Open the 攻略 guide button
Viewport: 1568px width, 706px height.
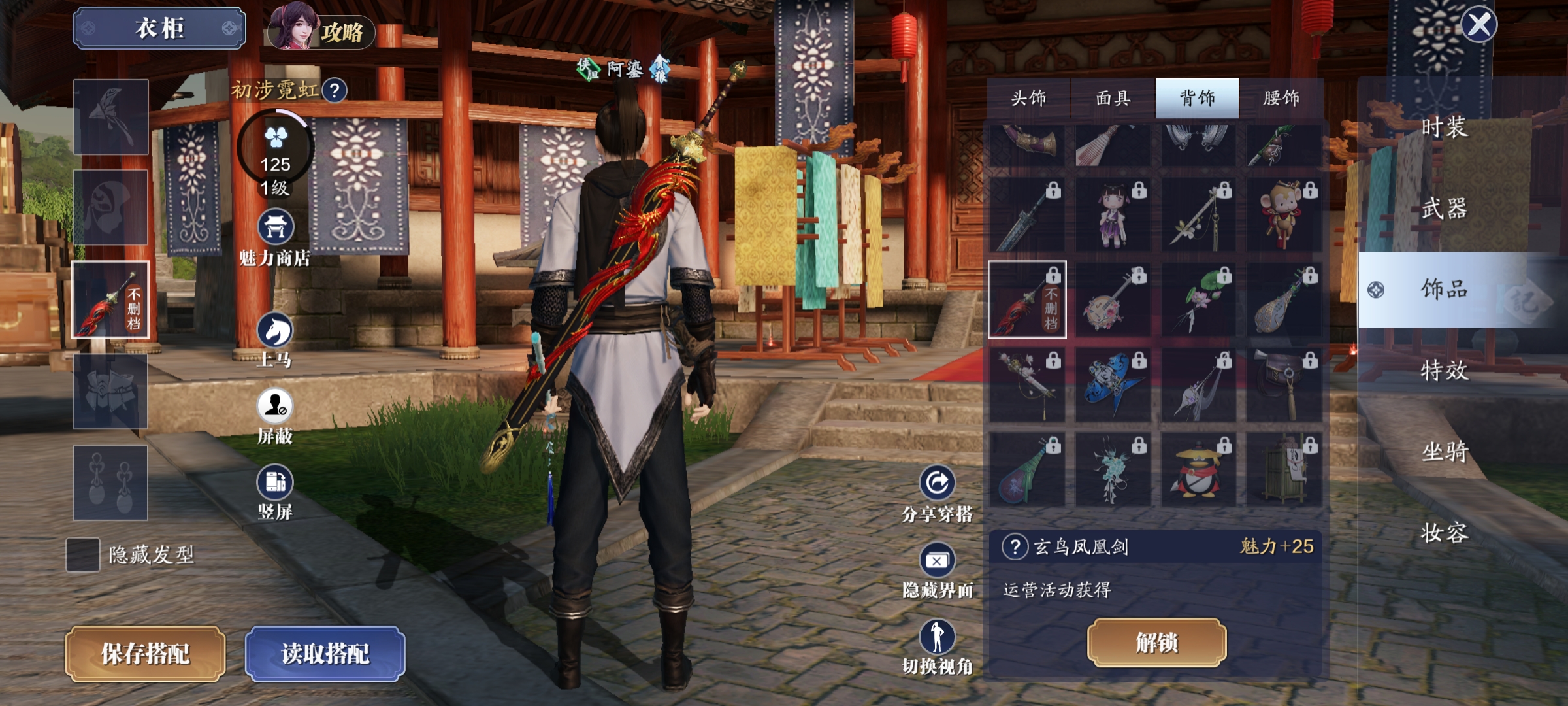click(x=320, y=30)
